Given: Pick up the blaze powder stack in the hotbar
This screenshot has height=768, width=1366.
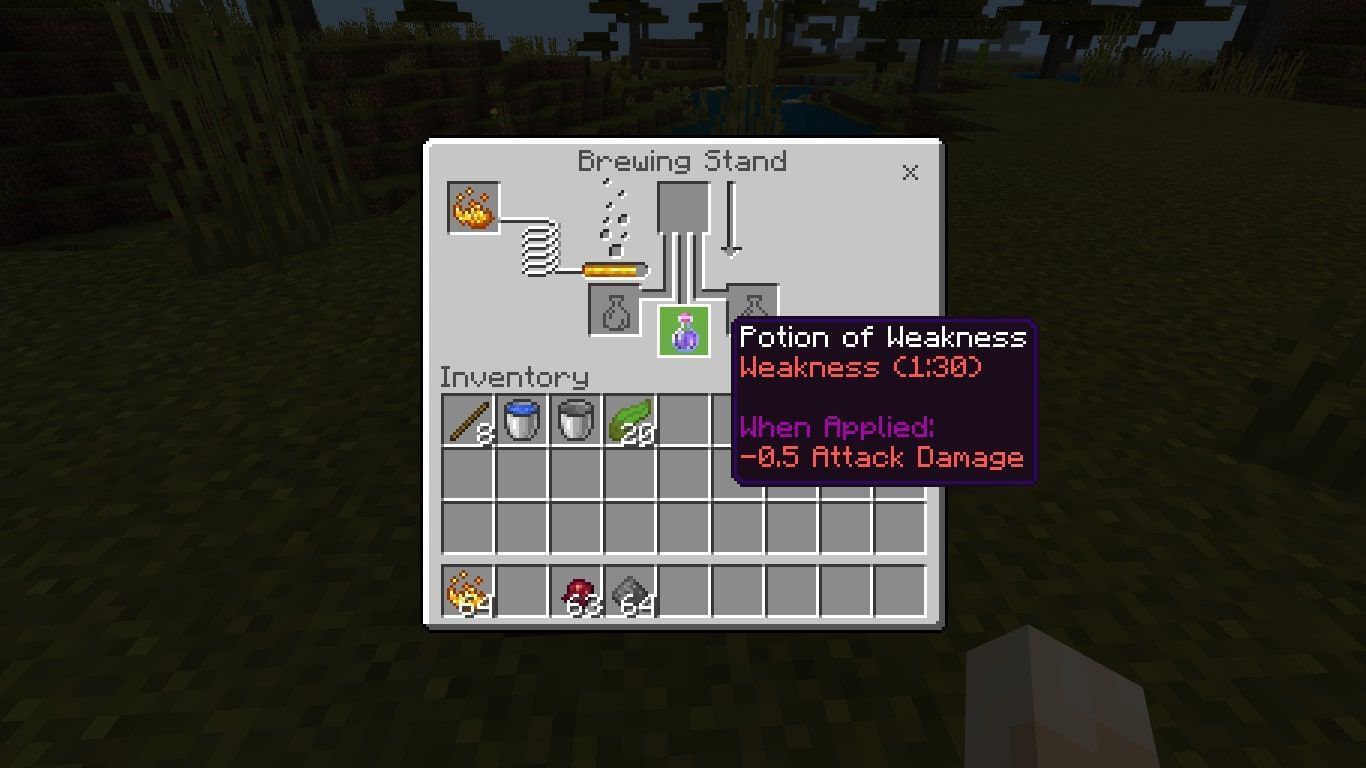Looking at the screenshot, I should click(466, 590).
